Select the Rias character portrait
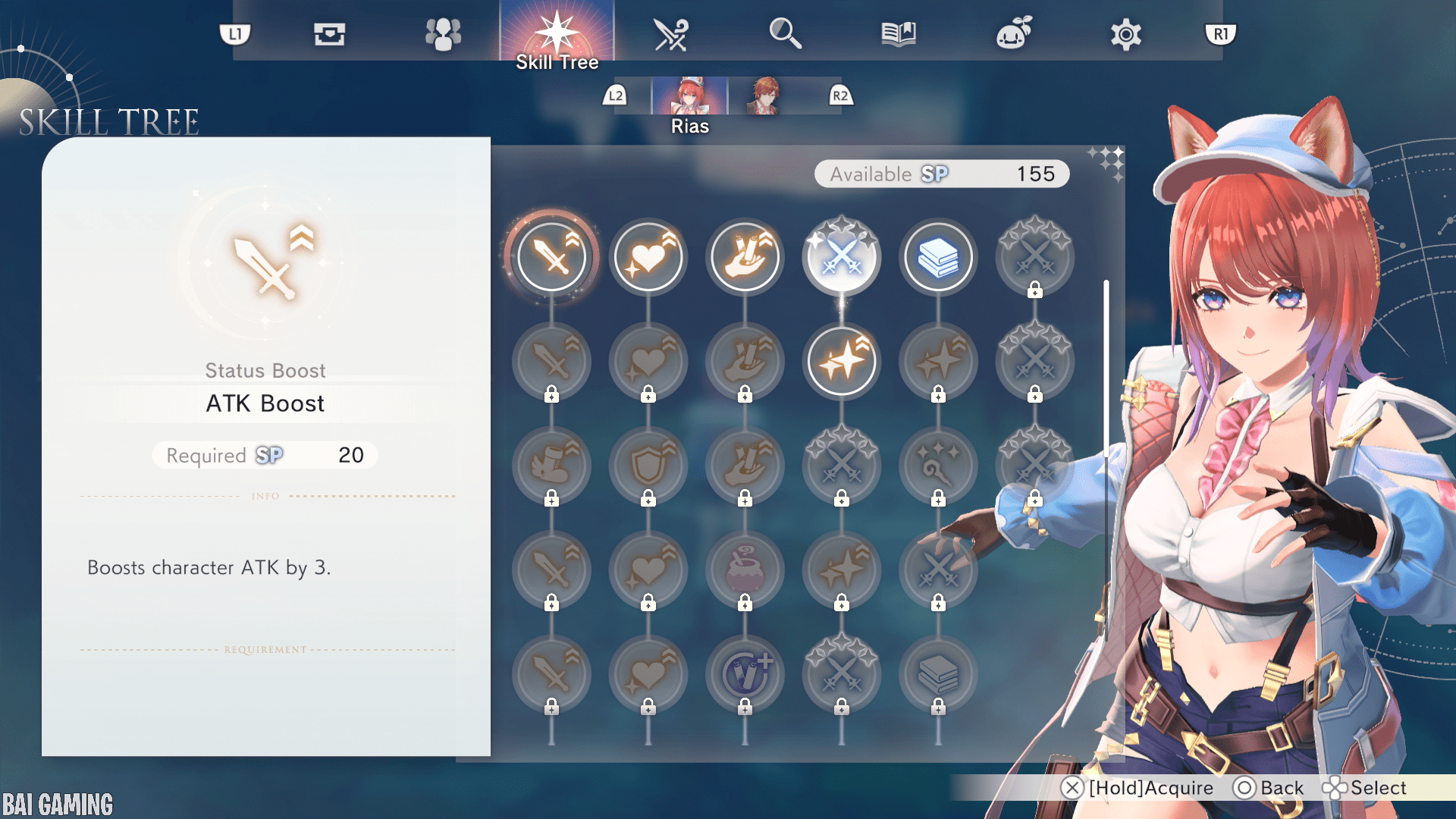Image resolution: width=1456 pixels, height=819 pixels. point(689,97)
